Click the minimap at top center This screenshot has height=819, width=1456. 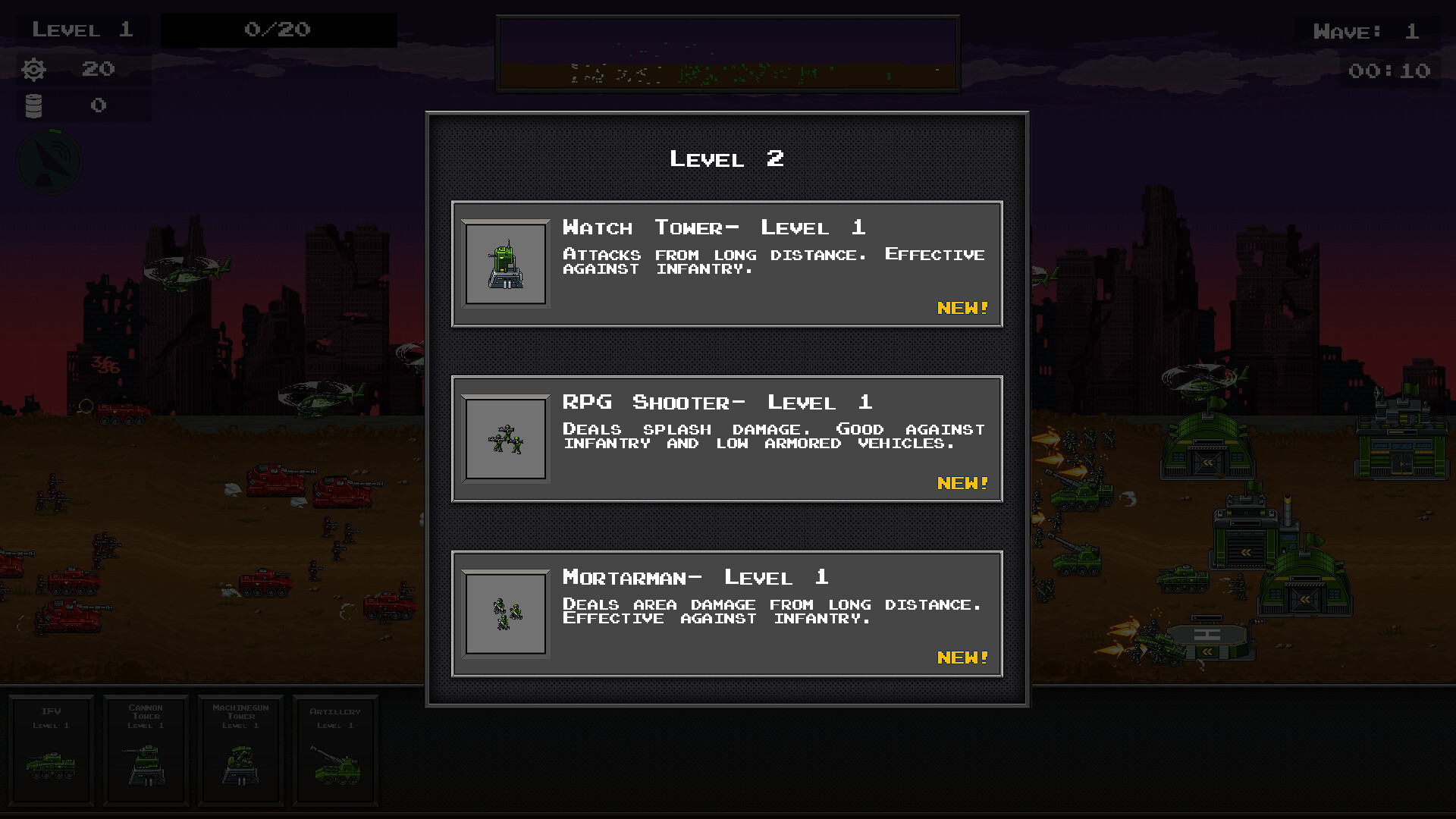point(726,51)
